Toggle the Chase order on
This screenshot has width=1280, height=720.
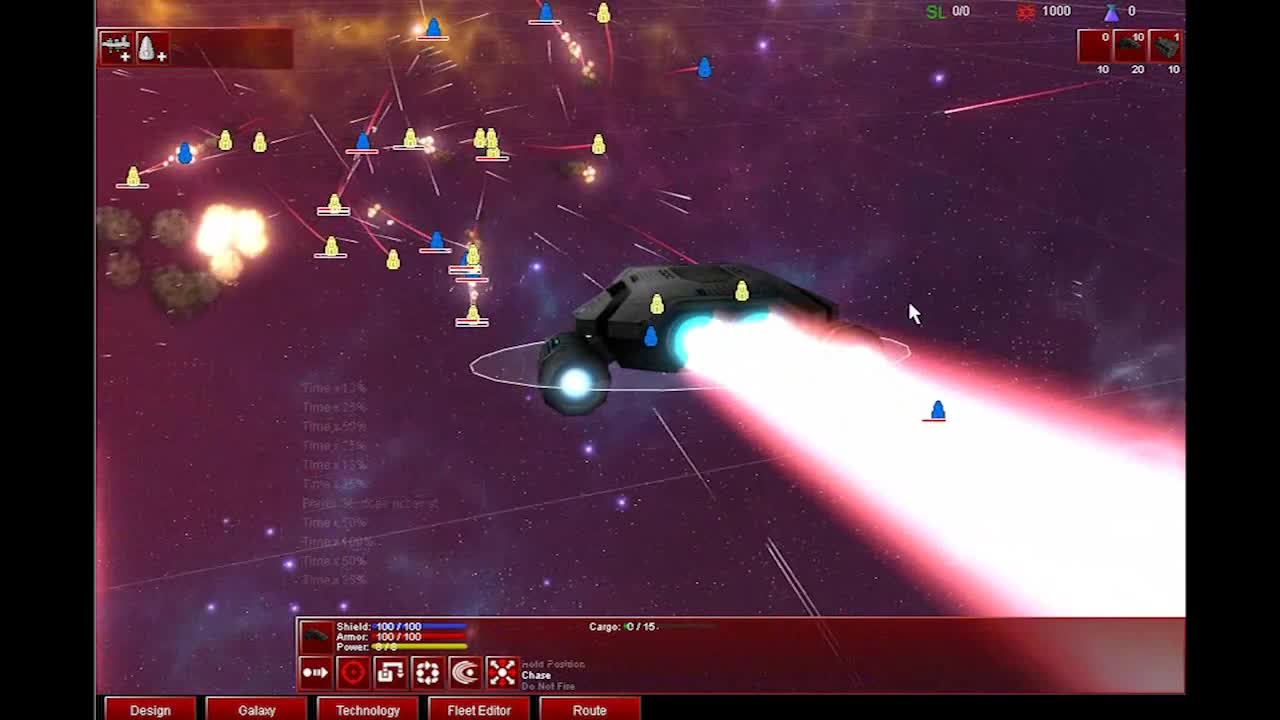[x=535, y=675]
